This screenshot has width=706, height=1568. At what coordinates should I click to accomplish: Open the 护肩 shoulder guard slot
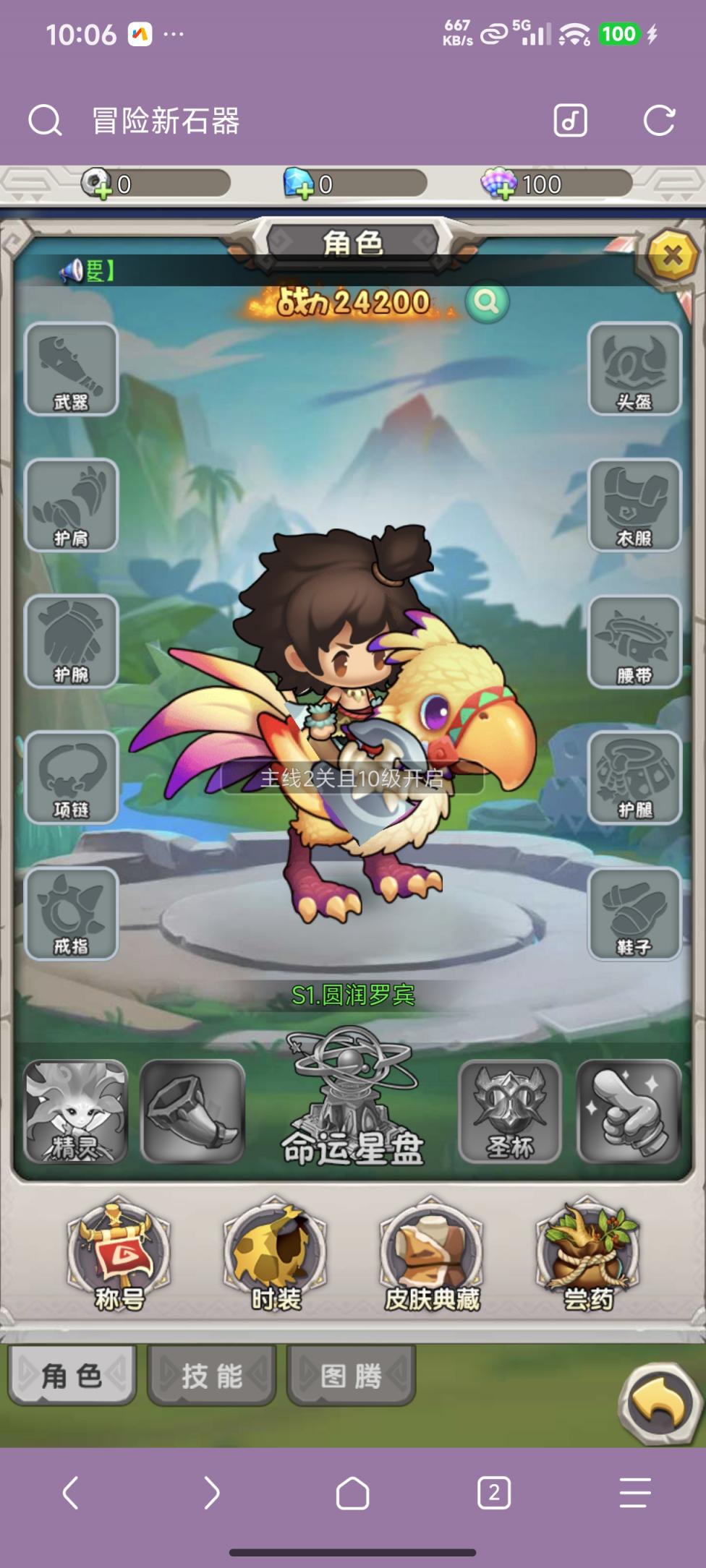[71, 505]
